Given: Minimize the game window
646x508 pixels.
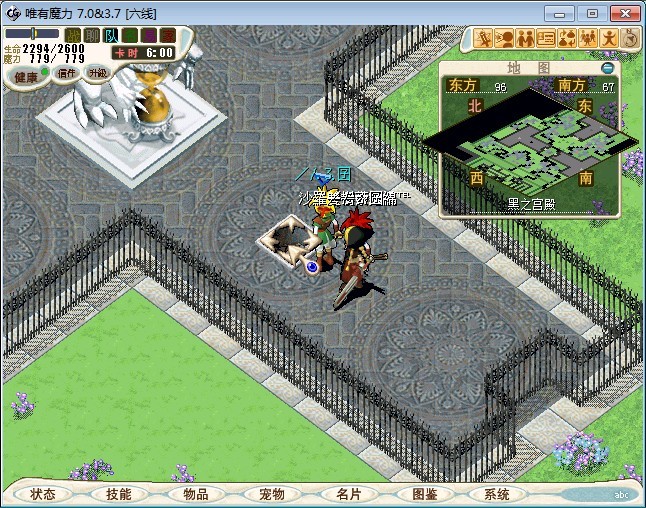Looking at the screenshot, I should tap(566, 13).
